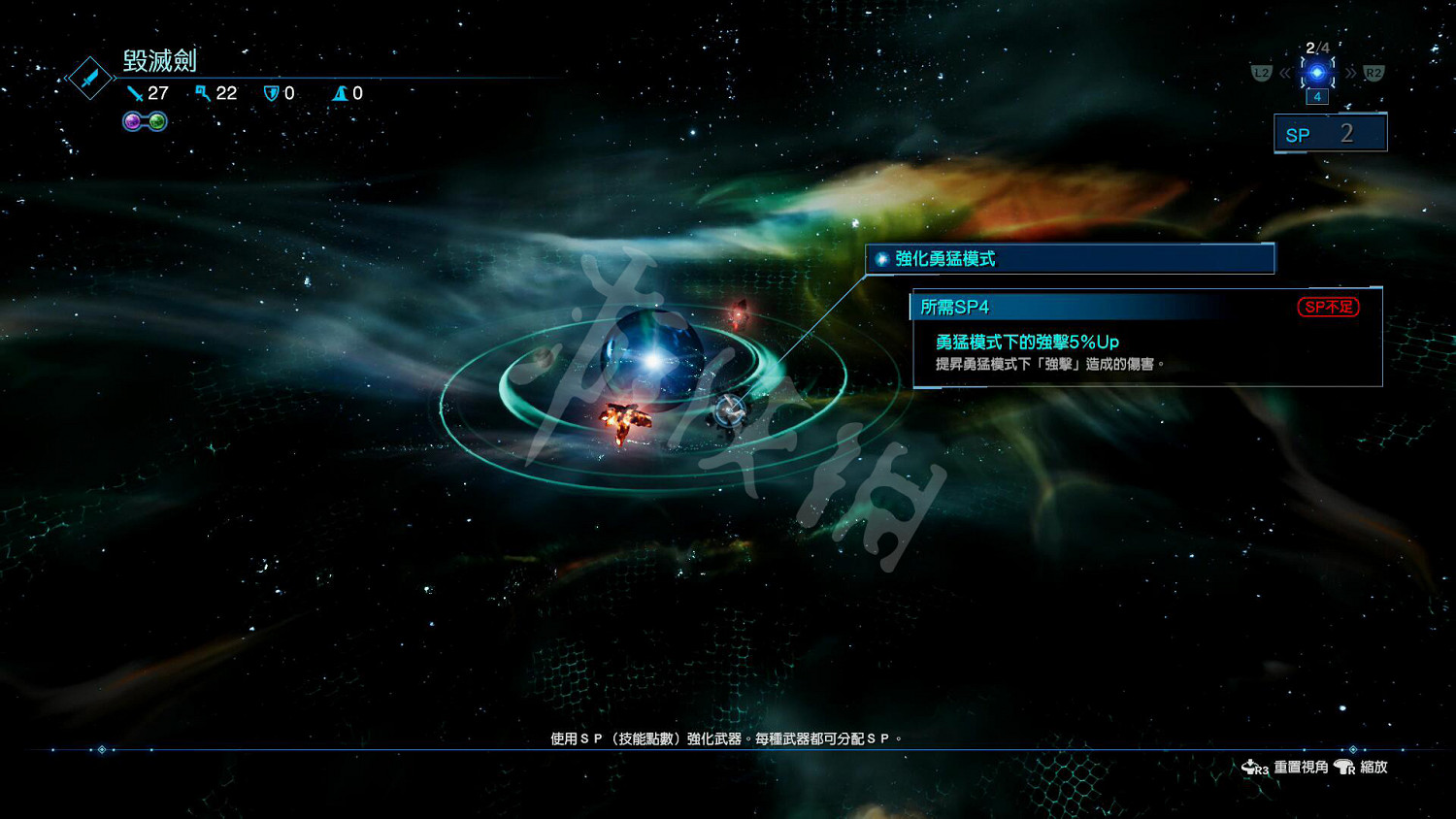This screenshot has height=819, width=1456.
Task: Click the R2 shoulder button prompt
Action: [x=1373, y=72]
